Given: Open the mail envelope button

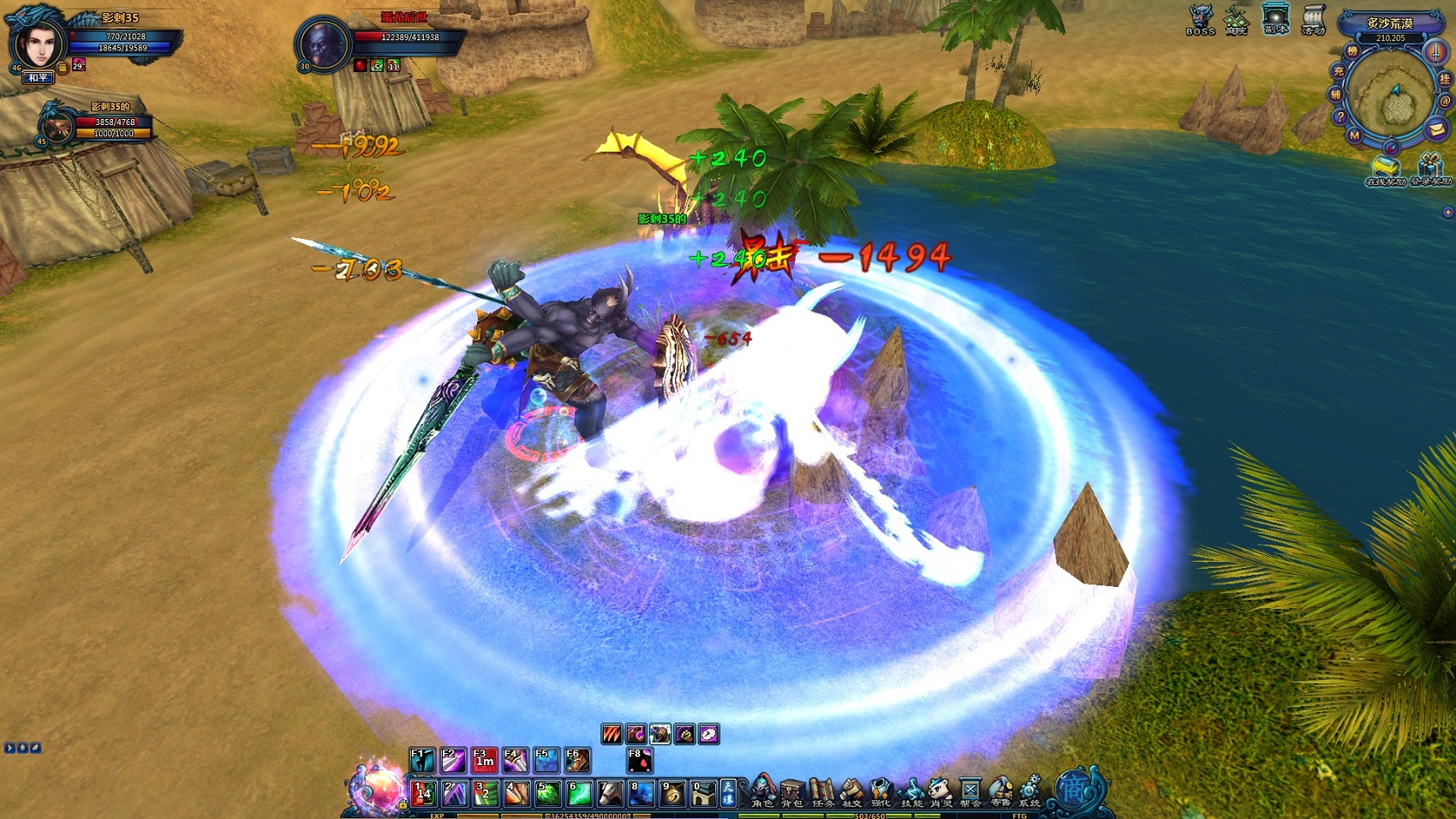Looking at the screenshot, I should coord(1436,129).
